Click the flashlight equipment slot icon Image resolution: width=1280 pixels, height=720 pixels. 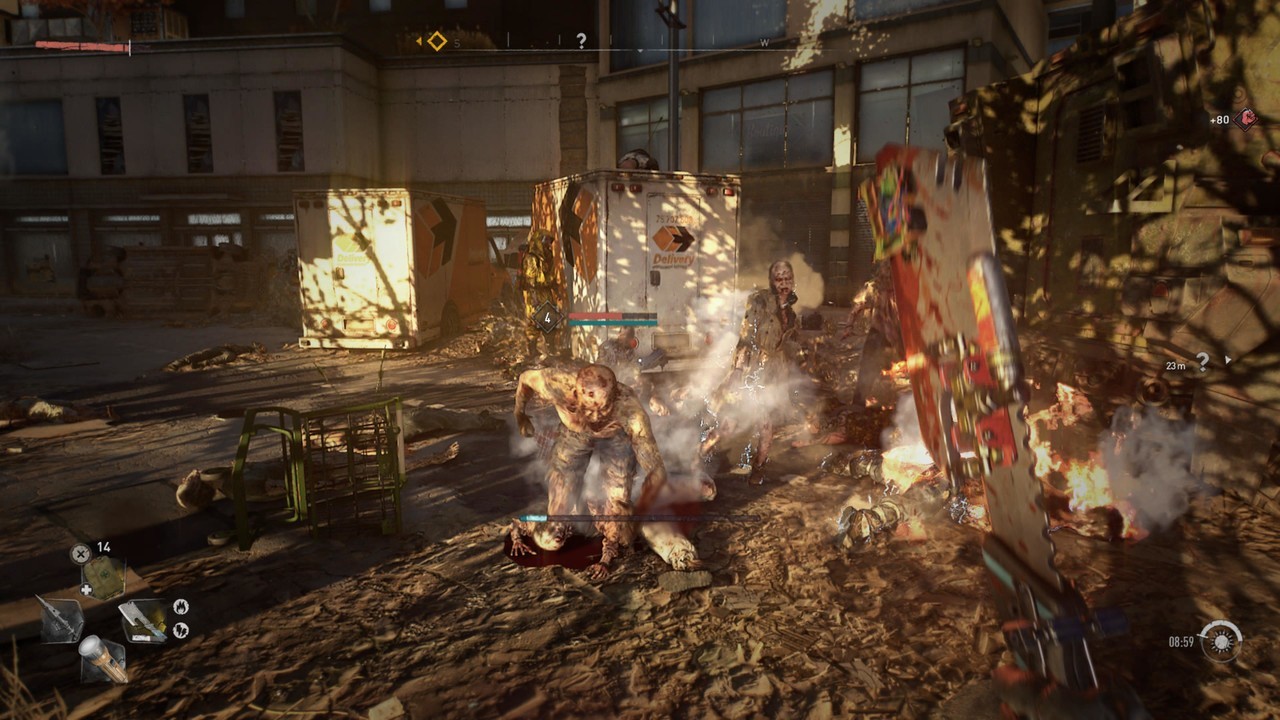103,657
